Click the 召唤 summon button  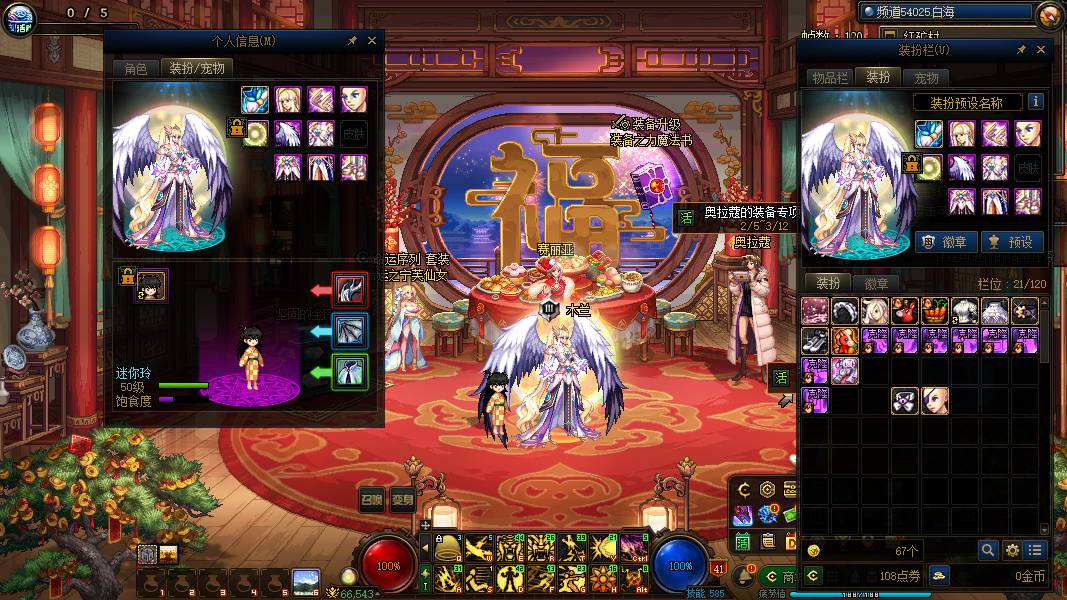coord(372,501)
